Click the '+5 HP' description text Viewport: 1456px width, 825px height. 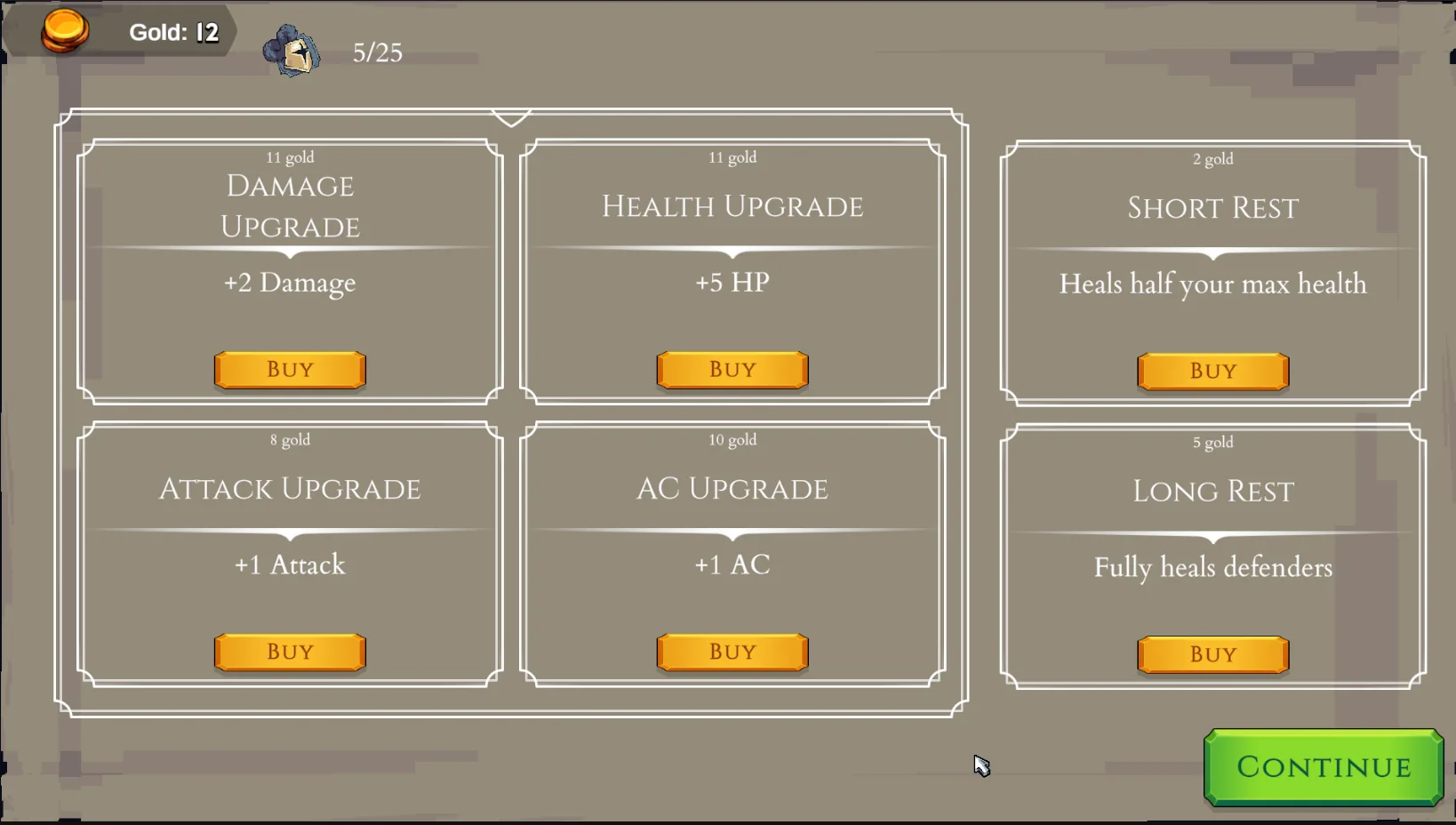pos(732,283)
